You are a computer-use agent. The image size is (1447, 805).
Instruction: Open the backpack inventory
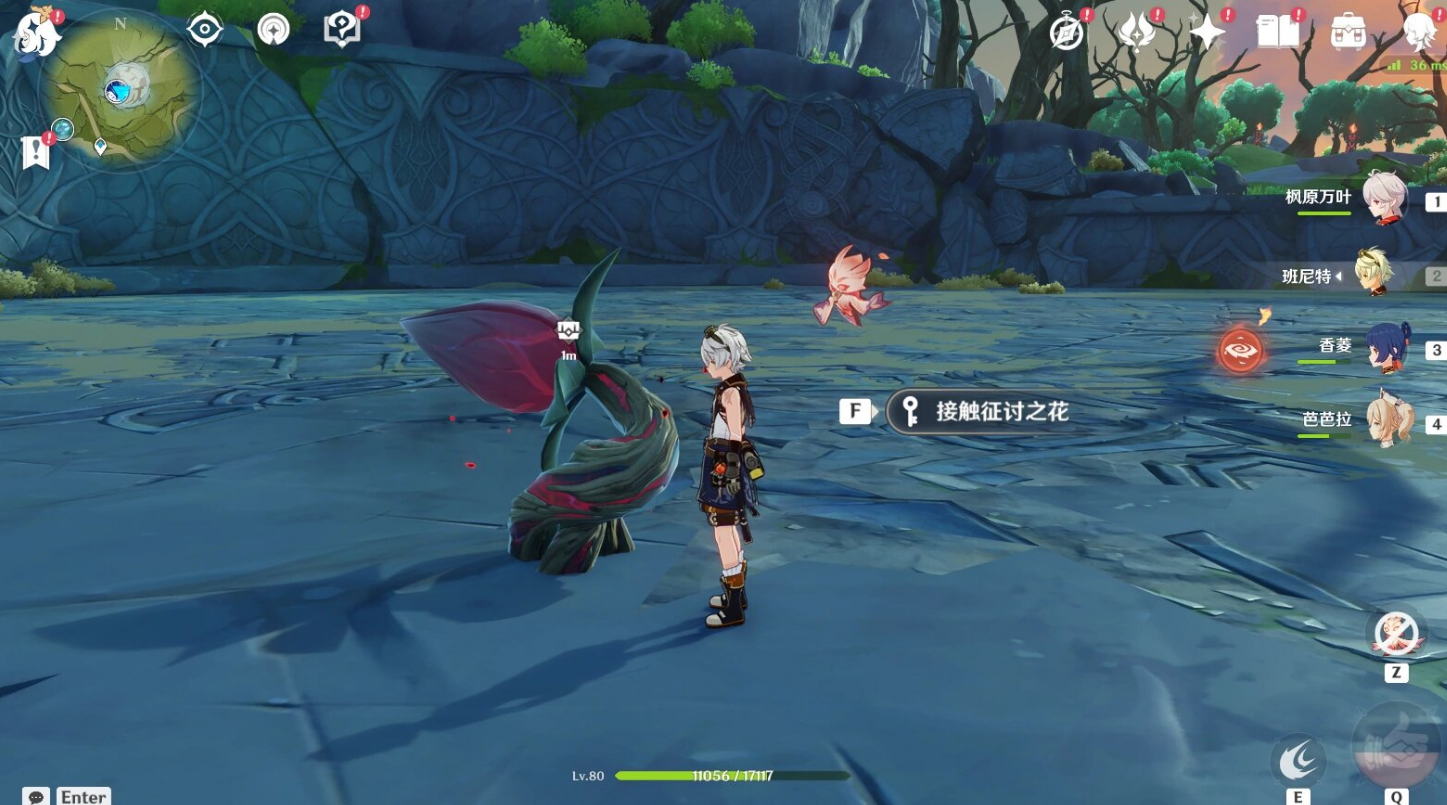1348,33
